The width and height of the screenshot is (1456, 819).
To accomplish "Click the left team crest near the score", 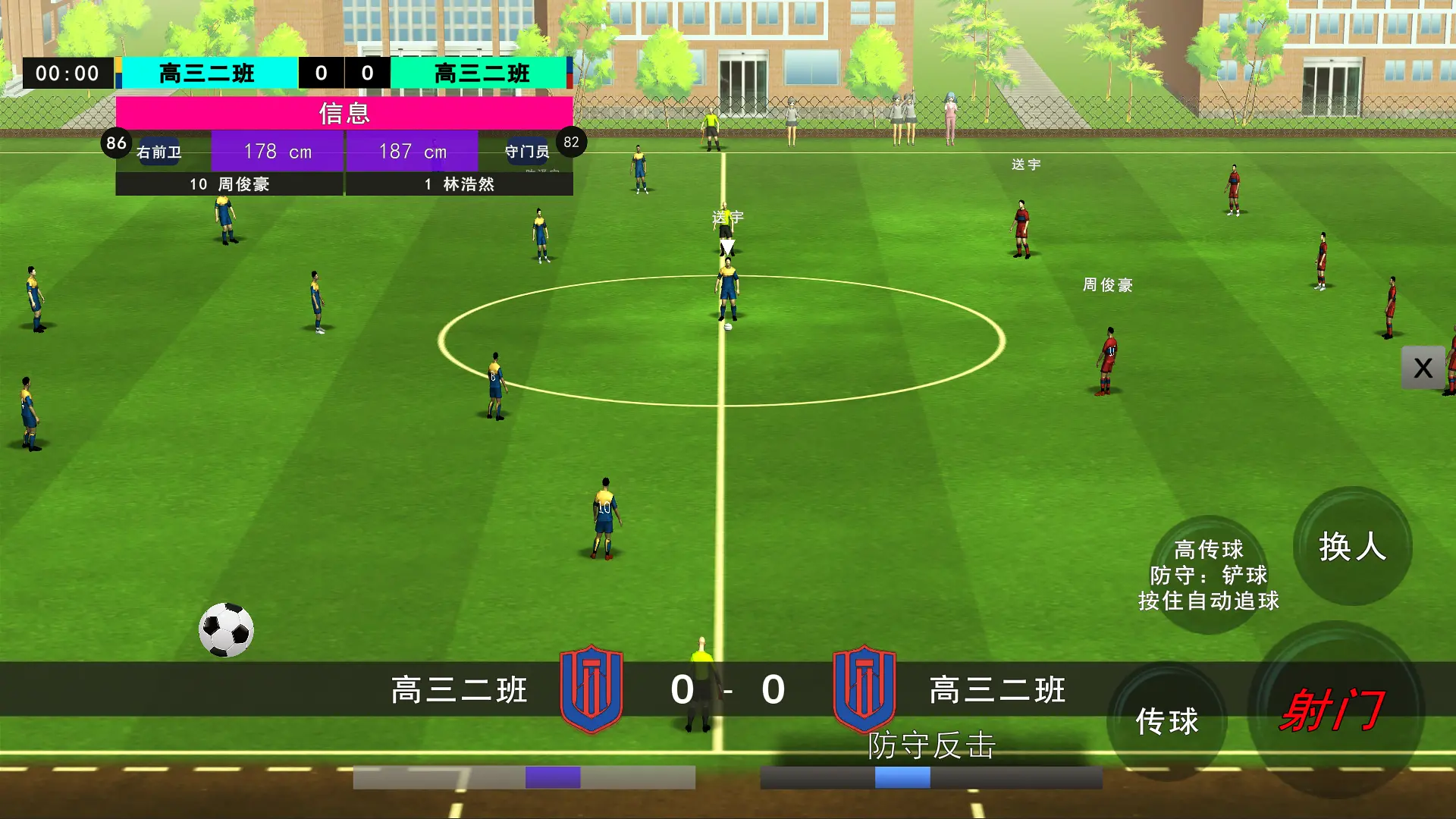I will [591, 691].
